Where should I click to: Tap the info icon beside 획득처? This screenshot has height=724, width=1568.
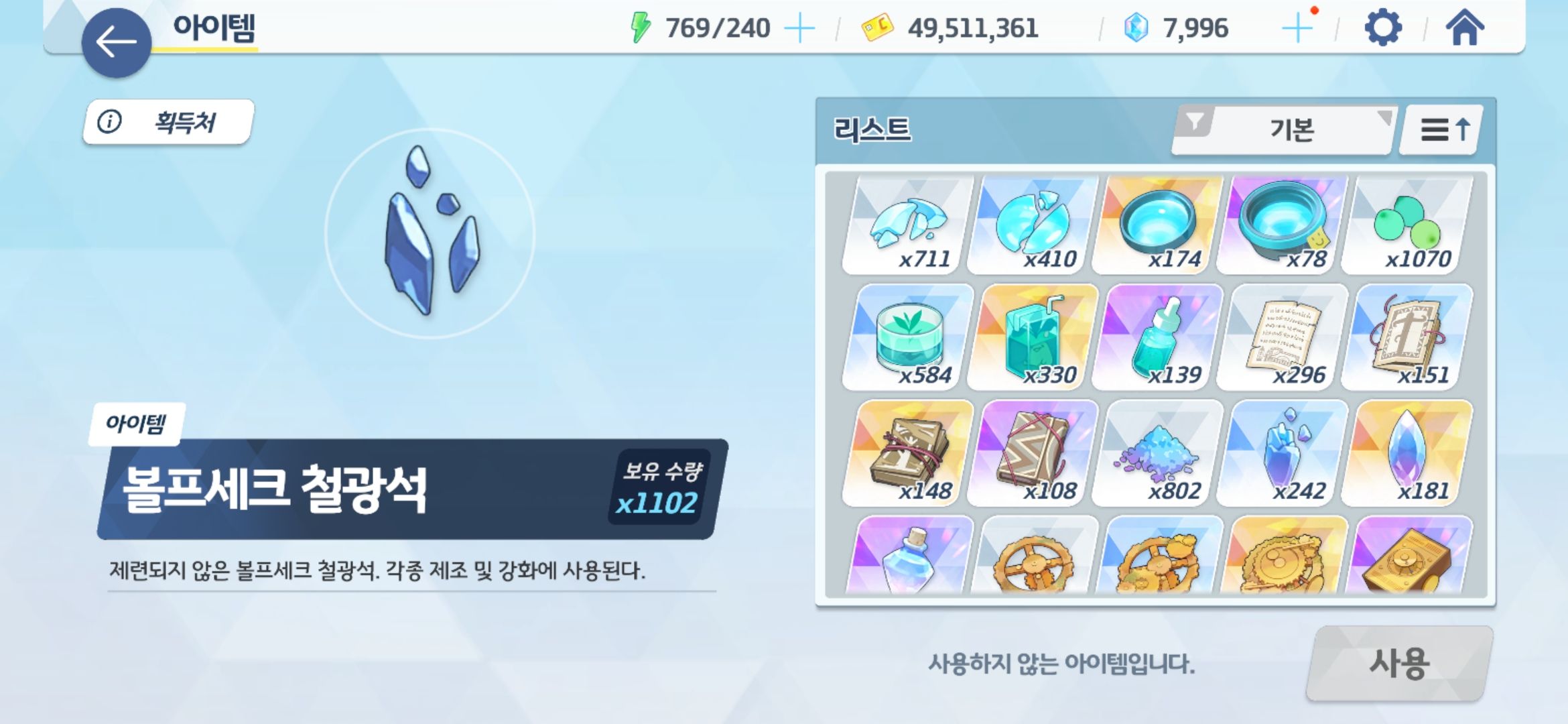109,122
